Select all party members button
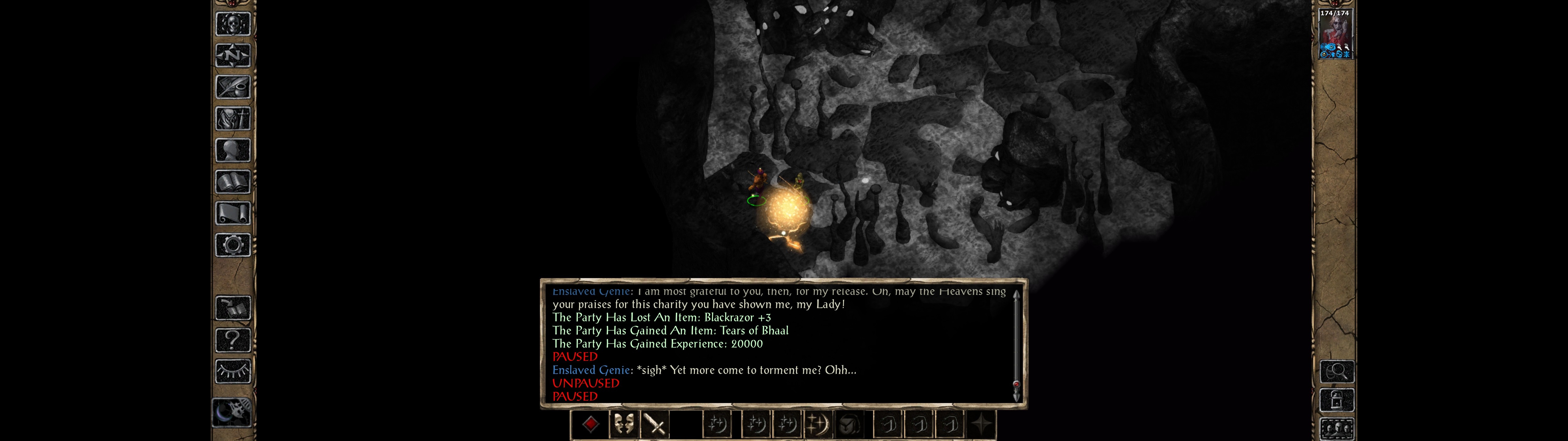 click(1337, 429)
